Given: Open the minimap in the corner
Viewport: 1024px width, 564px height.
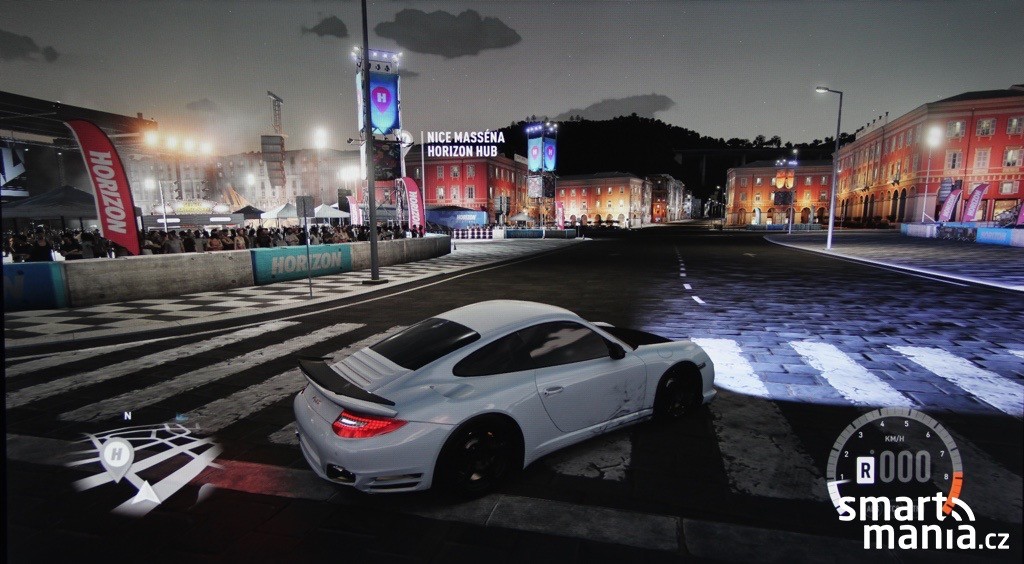Looking at the screenshot, I should (142, 462).
